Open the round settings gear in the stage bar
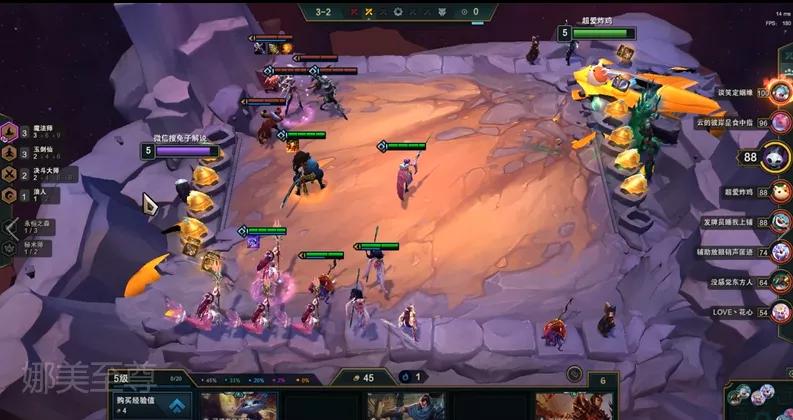793x420 pixels. (396, 12)
